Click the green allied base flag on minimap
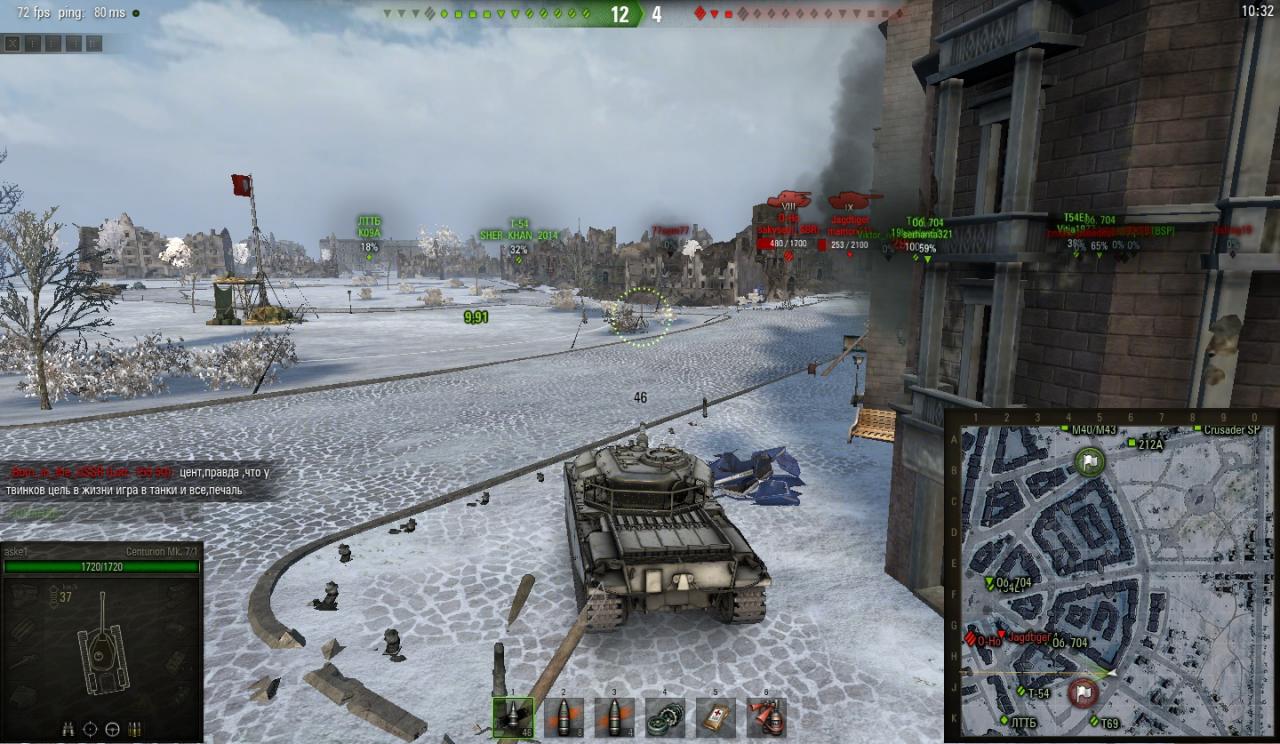Screen dimensions: 1280x744 [x=1089, y=461]
